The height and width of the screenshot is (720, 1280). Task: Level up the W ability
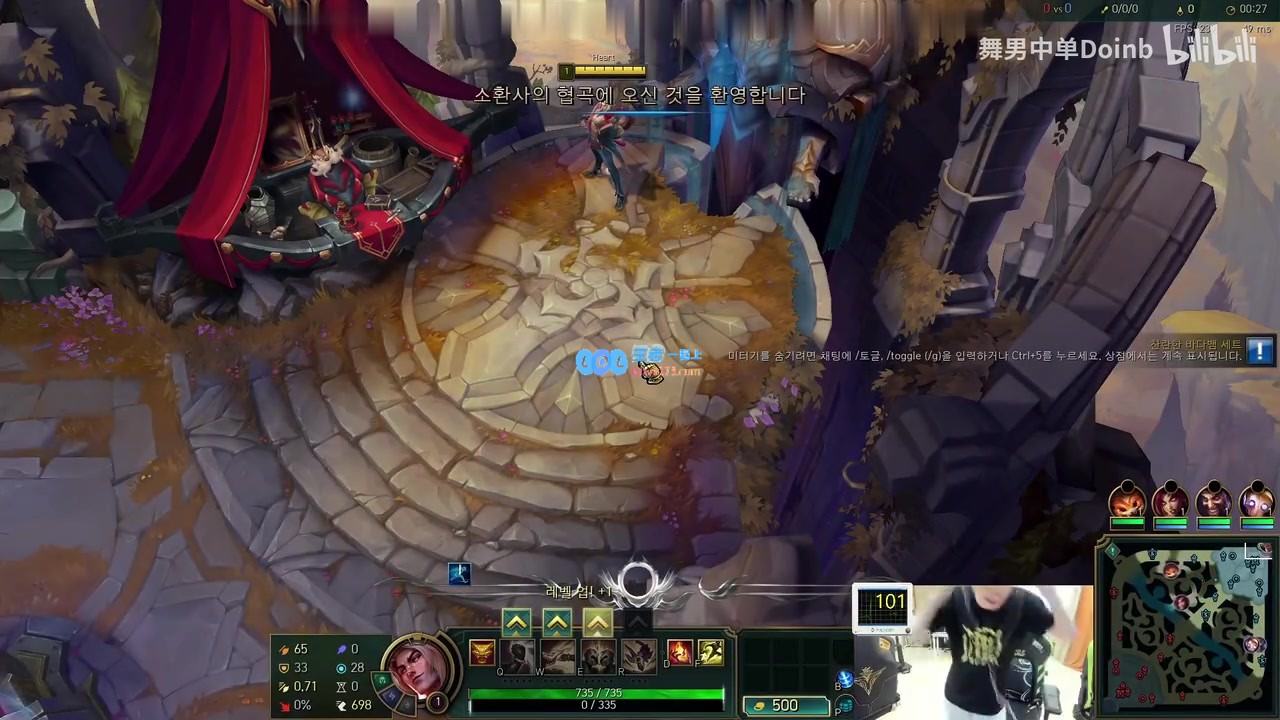(x=557, y=624)
